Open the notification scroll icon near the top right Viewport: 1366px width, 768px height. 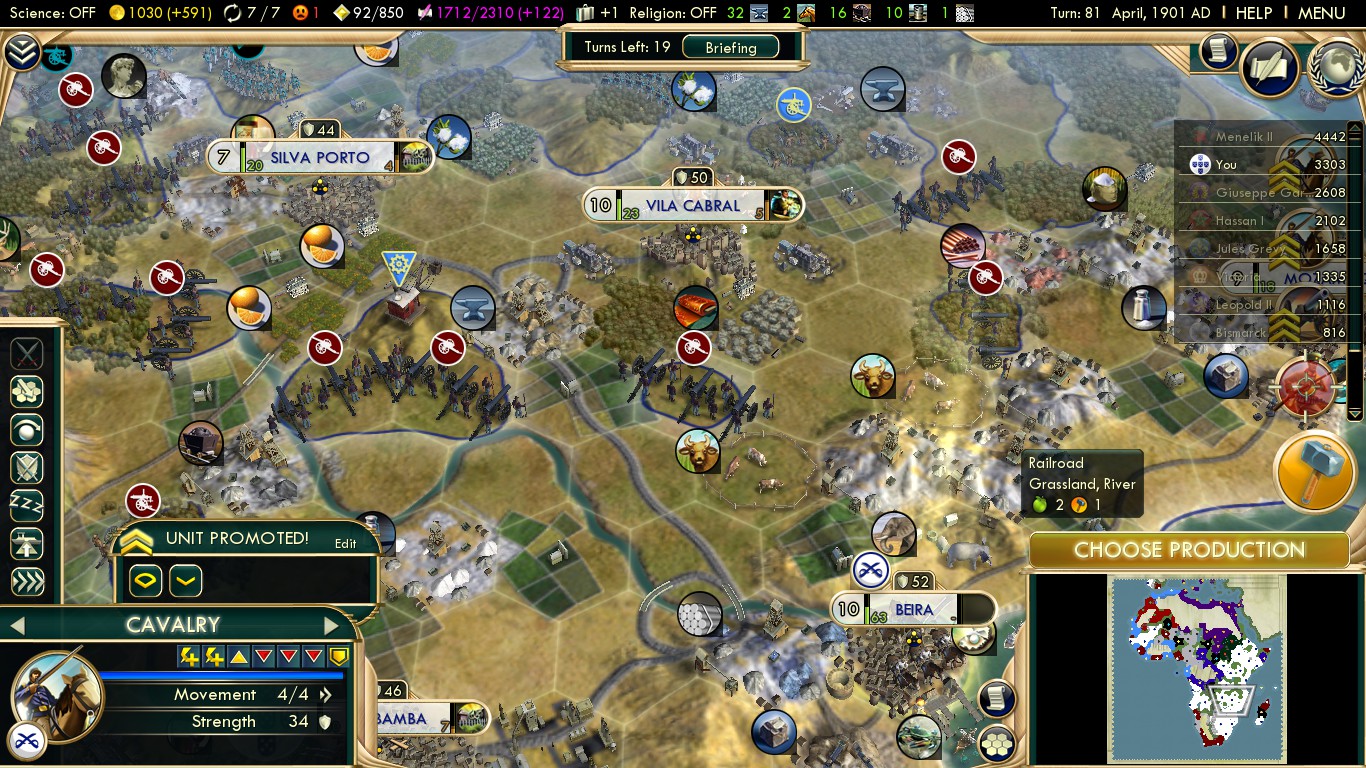point(1216,53)
